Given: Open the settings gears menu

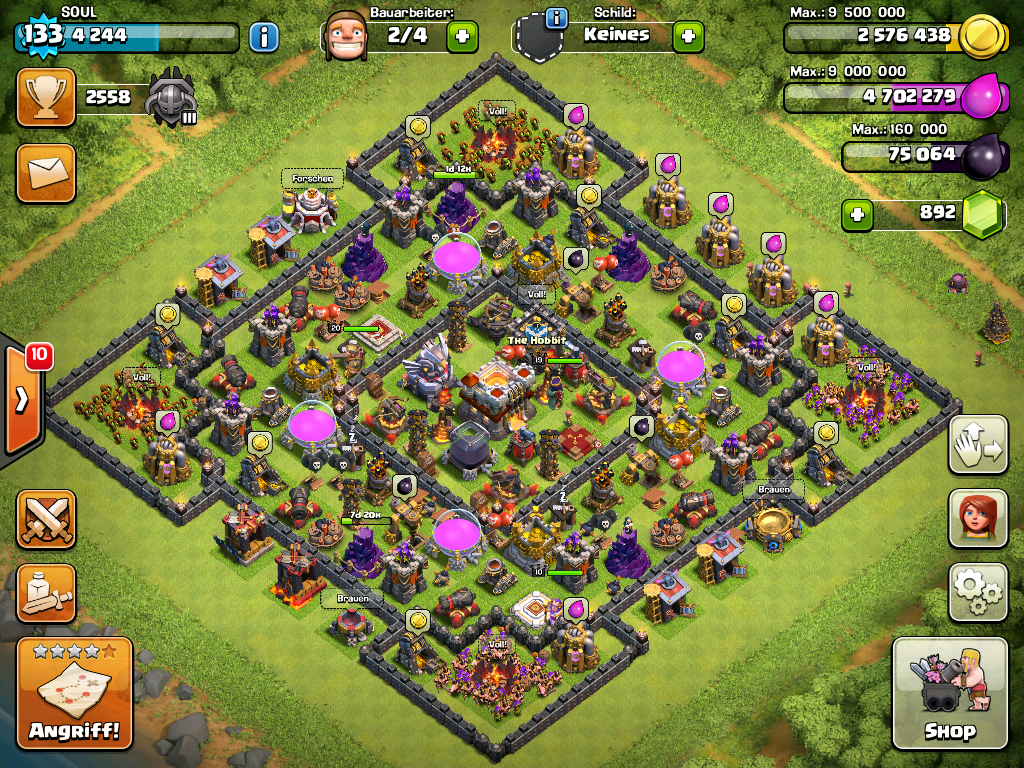Looking at the screenshot, I should coord(977,592).
